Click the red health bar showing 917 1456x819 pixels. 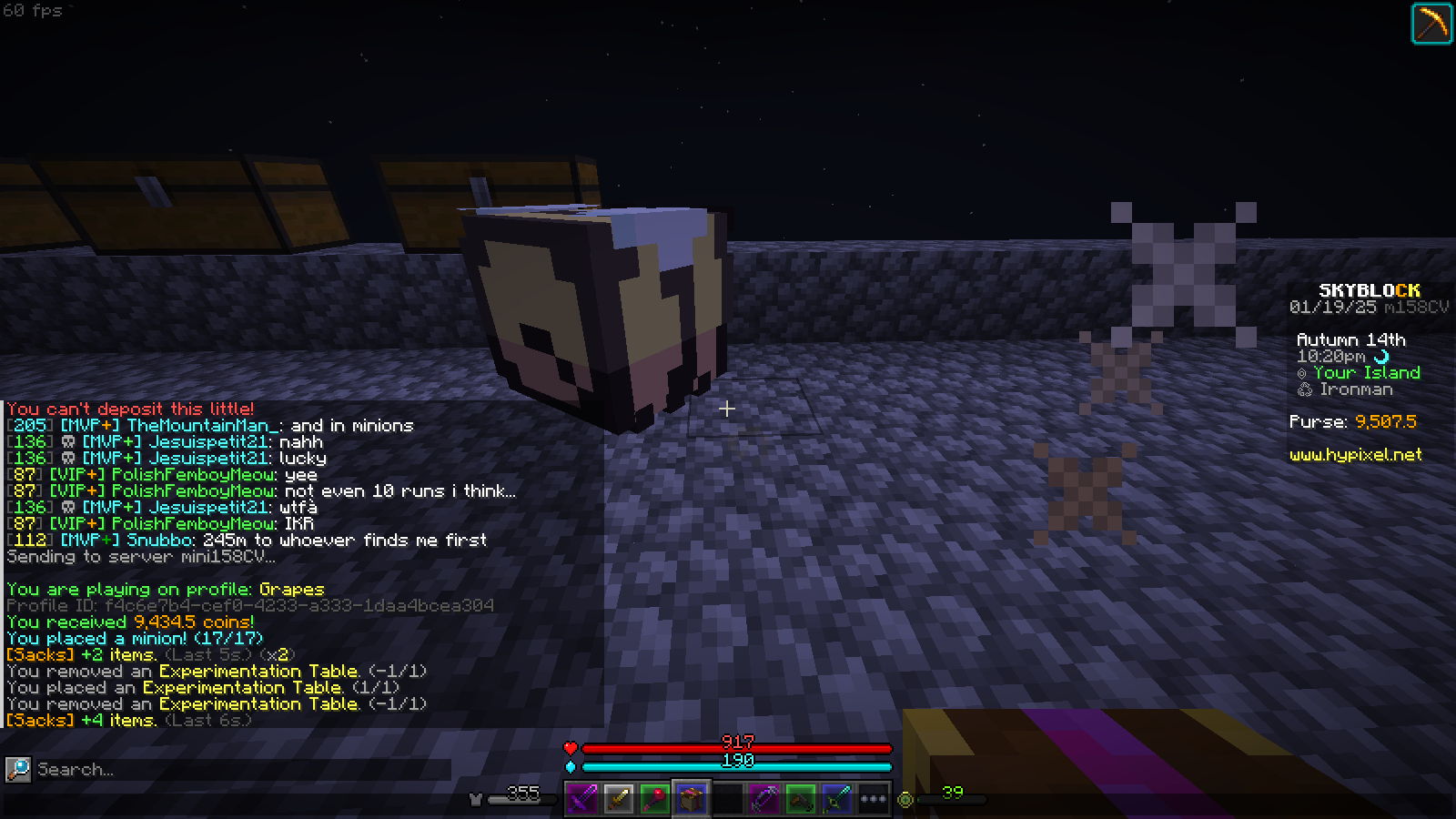[x=737, y=748]
